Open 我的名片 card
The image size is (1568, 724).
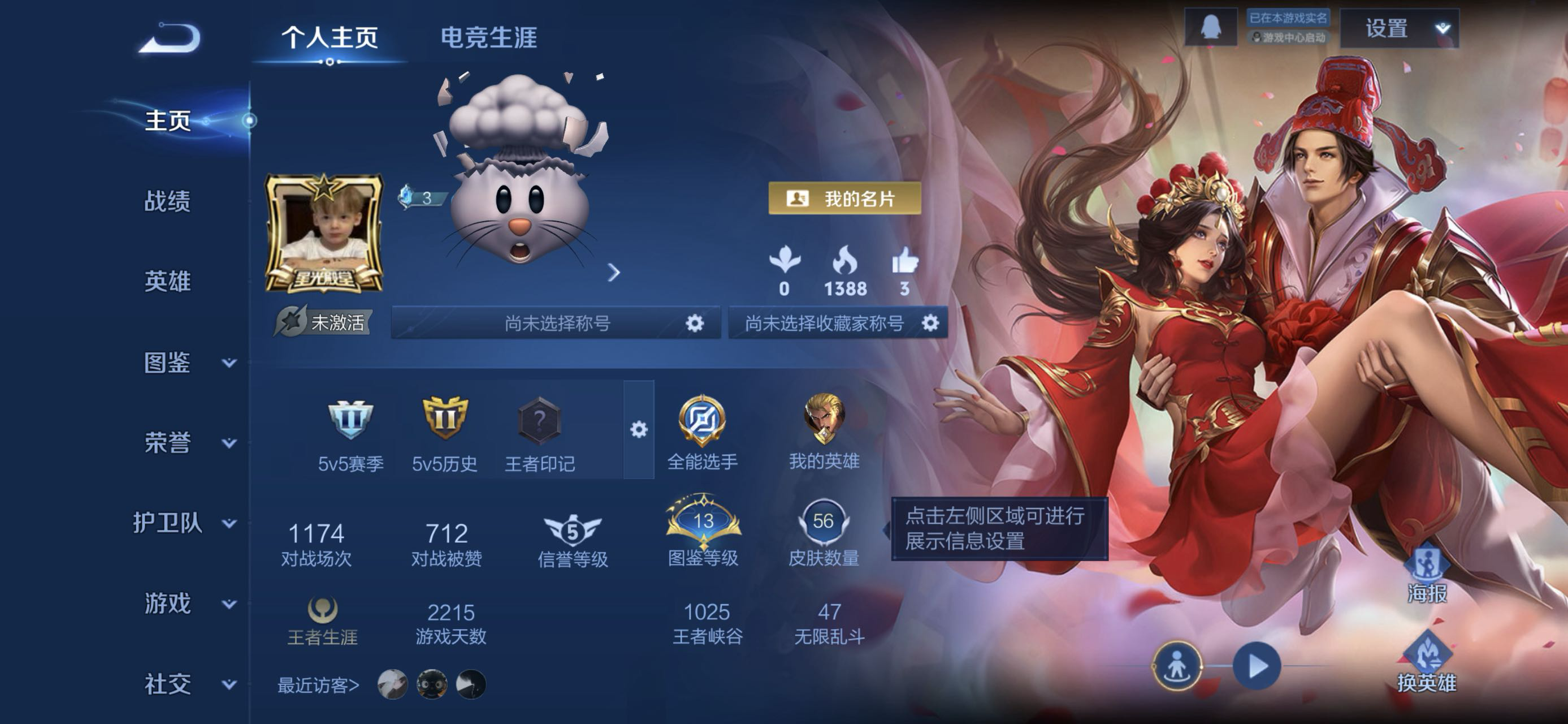pos(844,199)
